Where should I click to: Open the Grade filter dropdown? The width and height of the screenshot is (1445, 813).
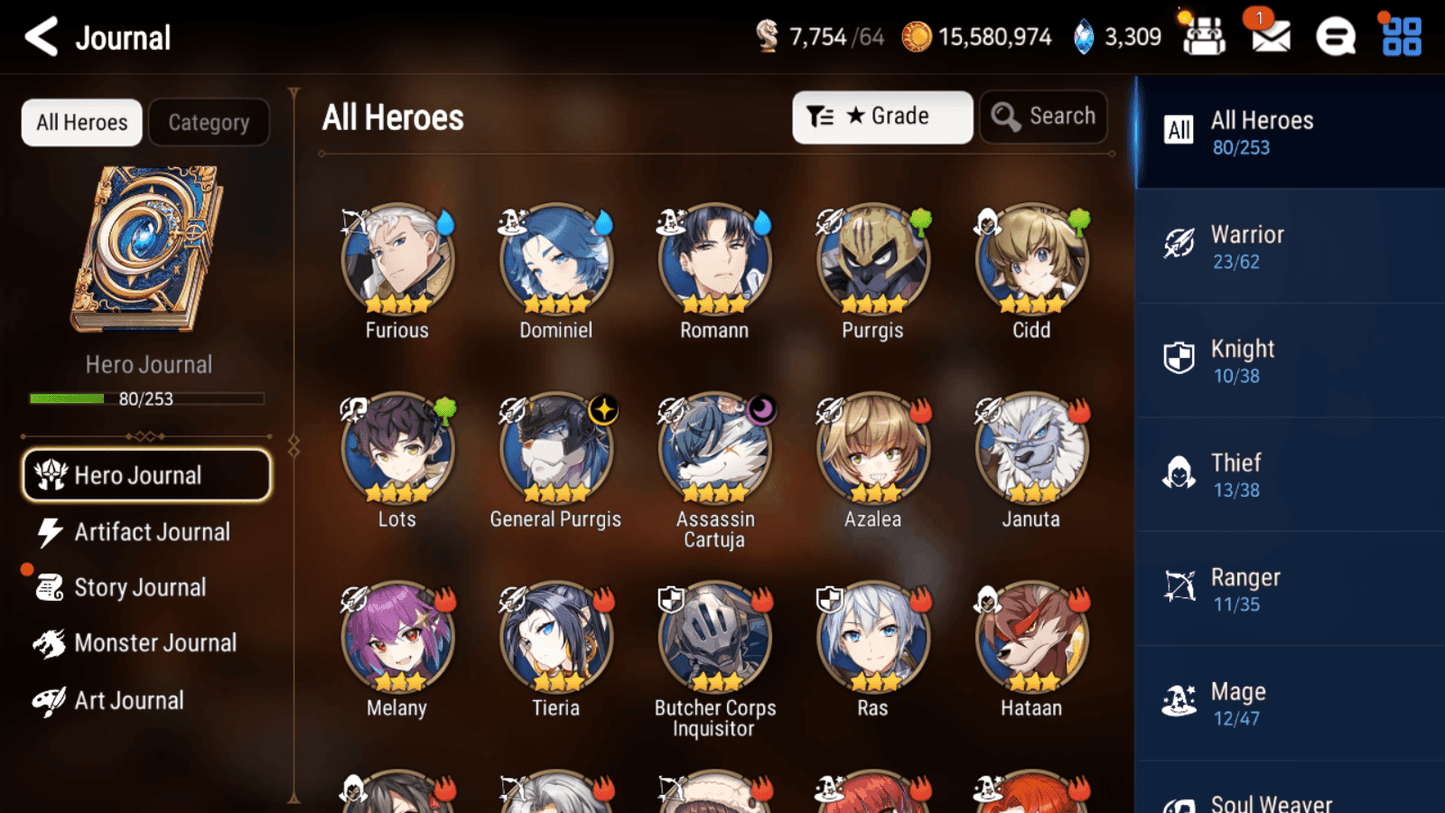click(x=882, y=116)
